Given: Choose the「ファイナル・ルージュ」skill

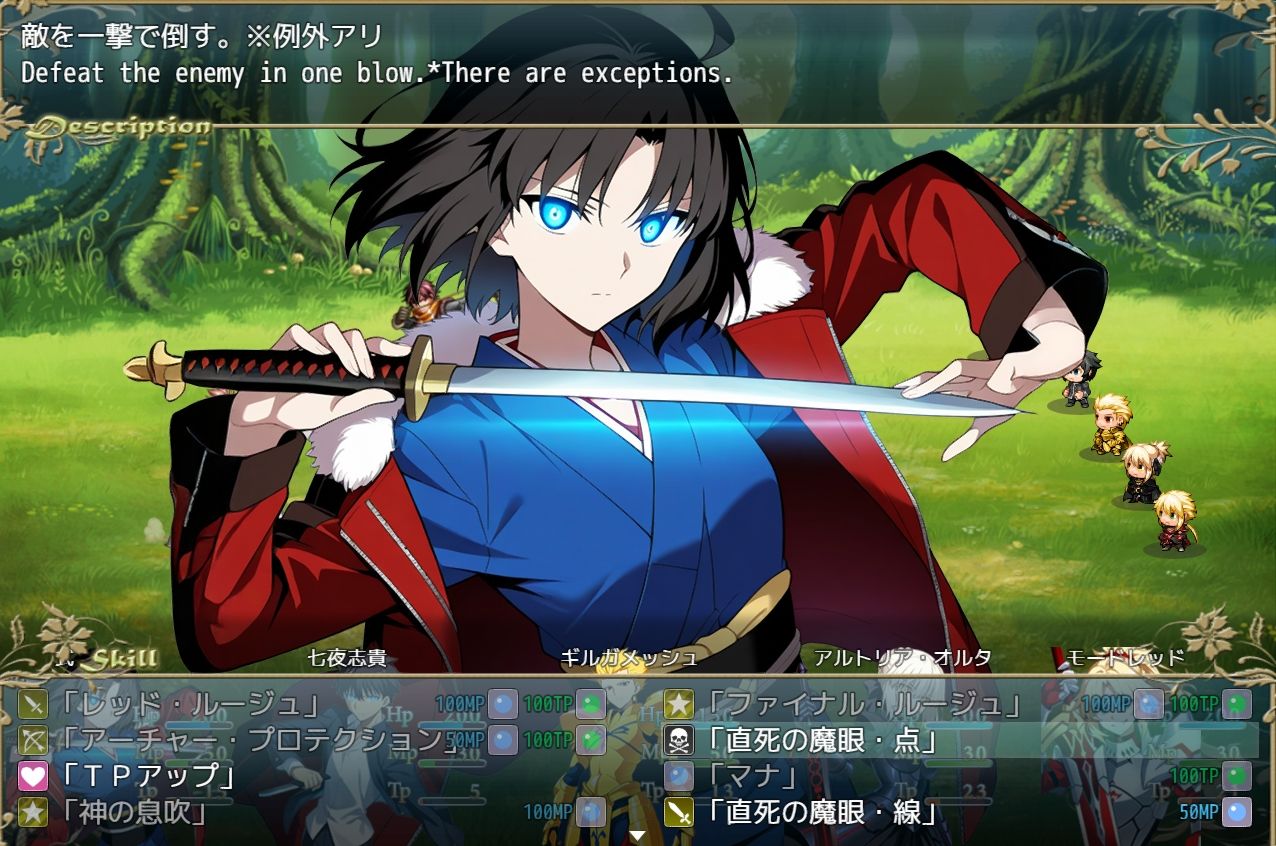Looking at the screenshot, I should [860, 704].
